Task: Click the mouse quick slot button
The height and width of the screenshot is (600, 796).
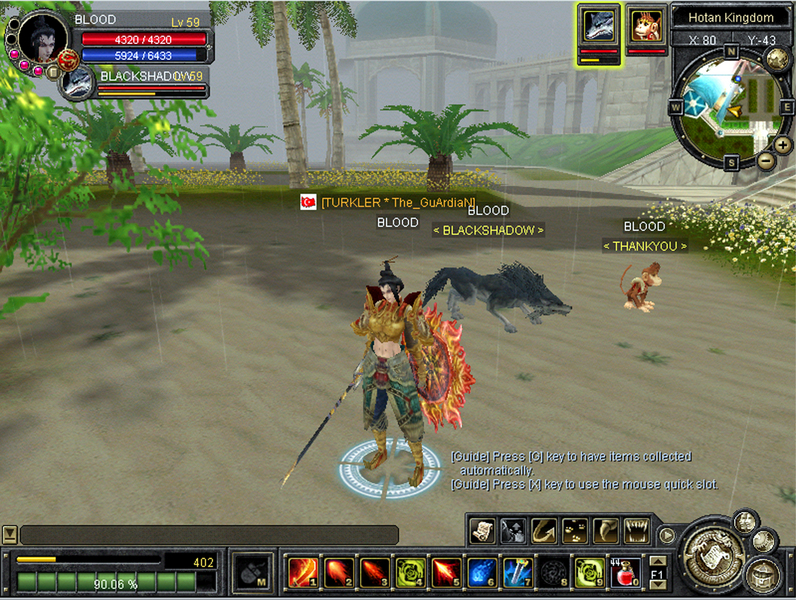Action: click(x=247, y=573)
